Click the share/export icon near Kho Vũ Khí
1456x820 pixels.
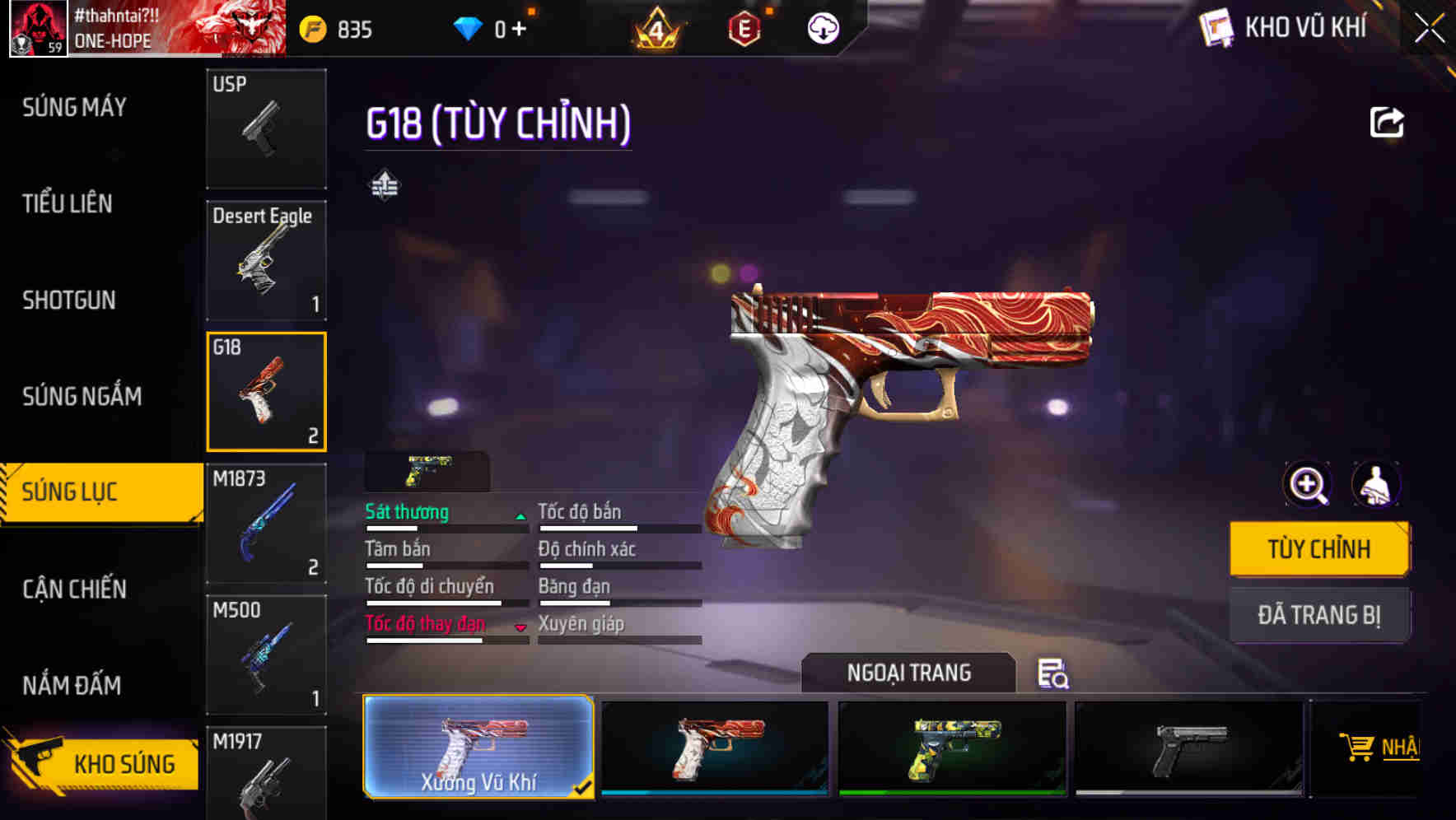[x=1388, y=122]
